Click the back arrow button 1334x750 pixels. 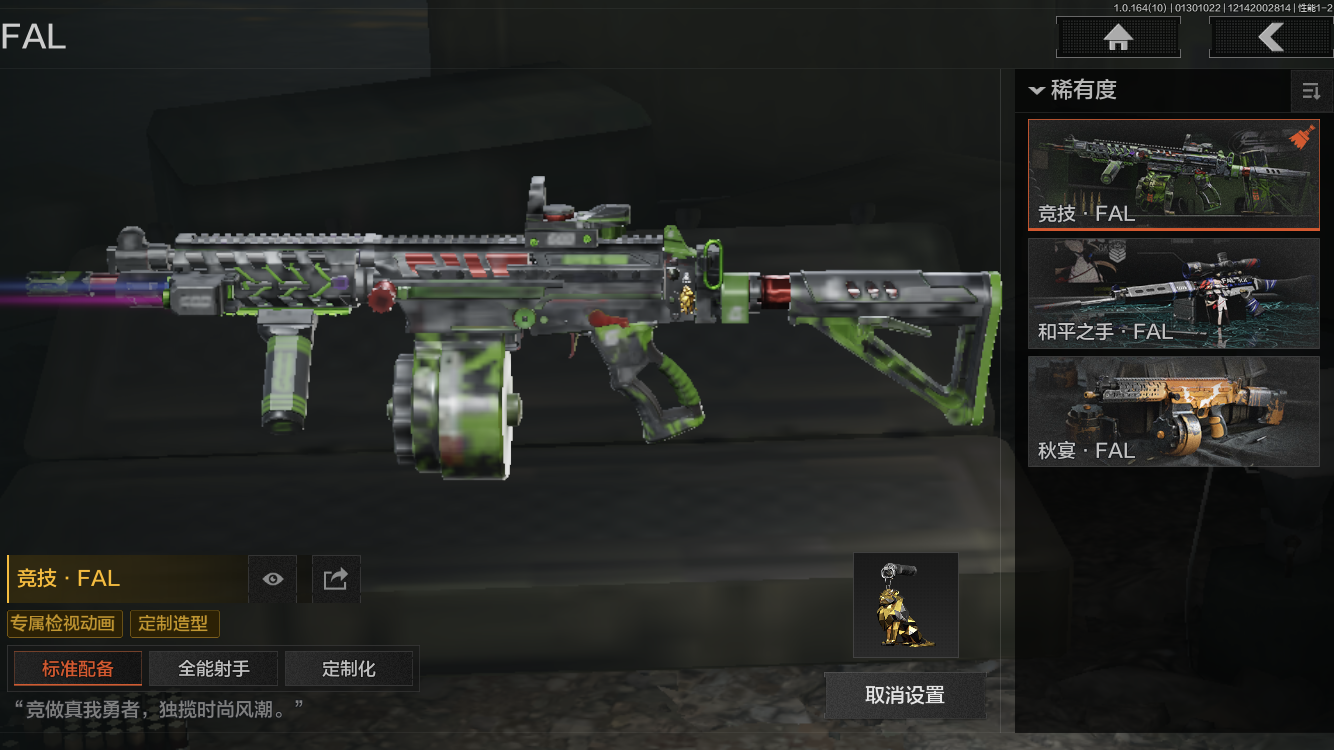point(1270,38)
